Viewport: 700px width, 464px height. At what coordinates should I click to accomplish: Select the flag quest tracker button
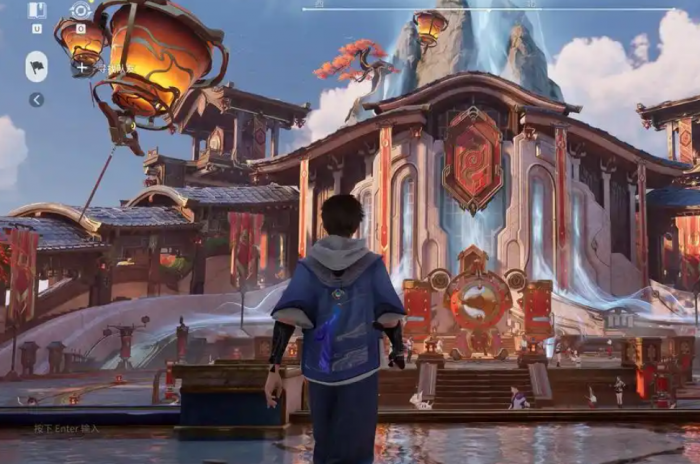(37, 66)
